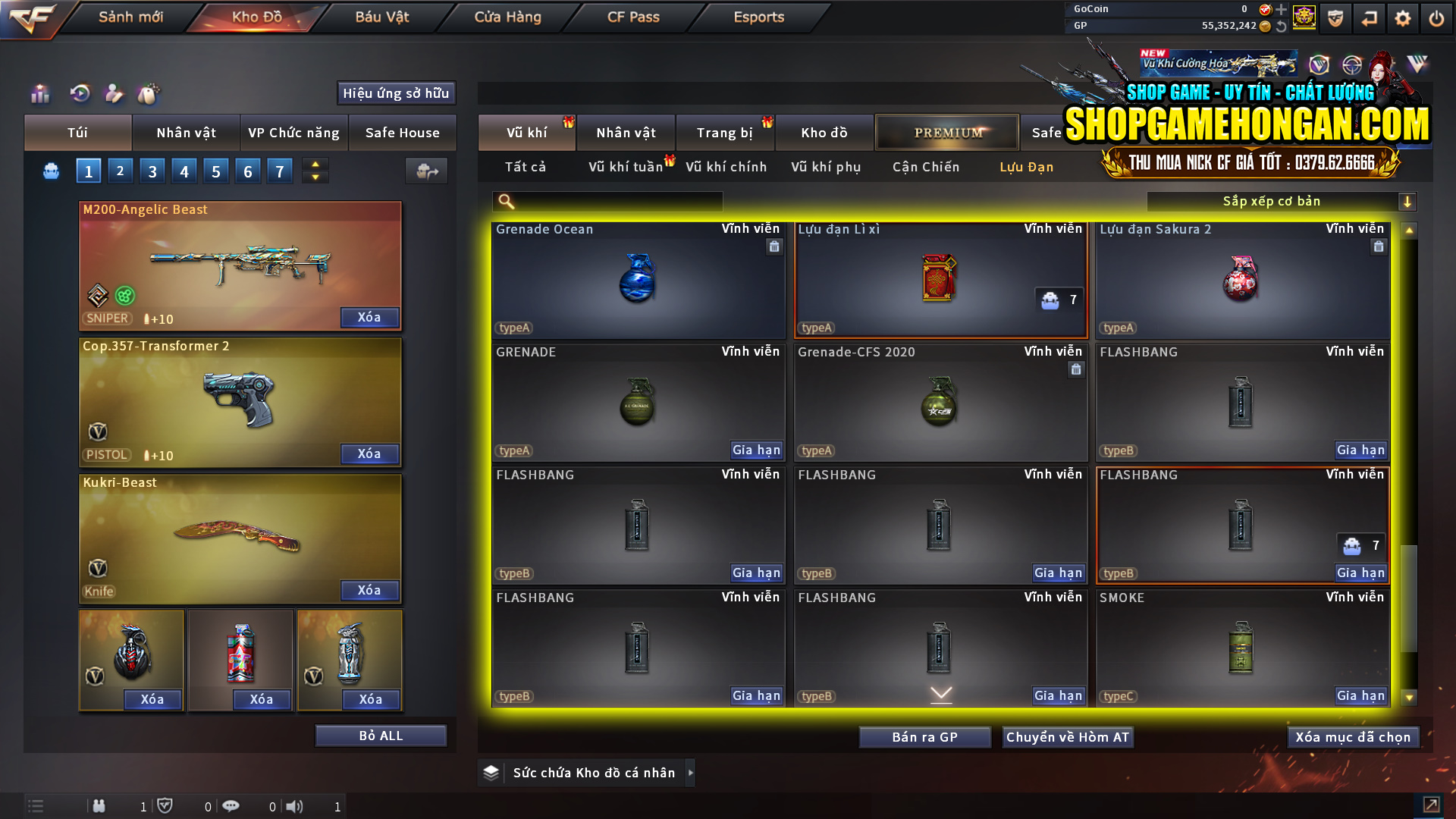Click the return arrow icon near the gear
Viewport: 1456px width, 819px height.
tap(1369, 18)
